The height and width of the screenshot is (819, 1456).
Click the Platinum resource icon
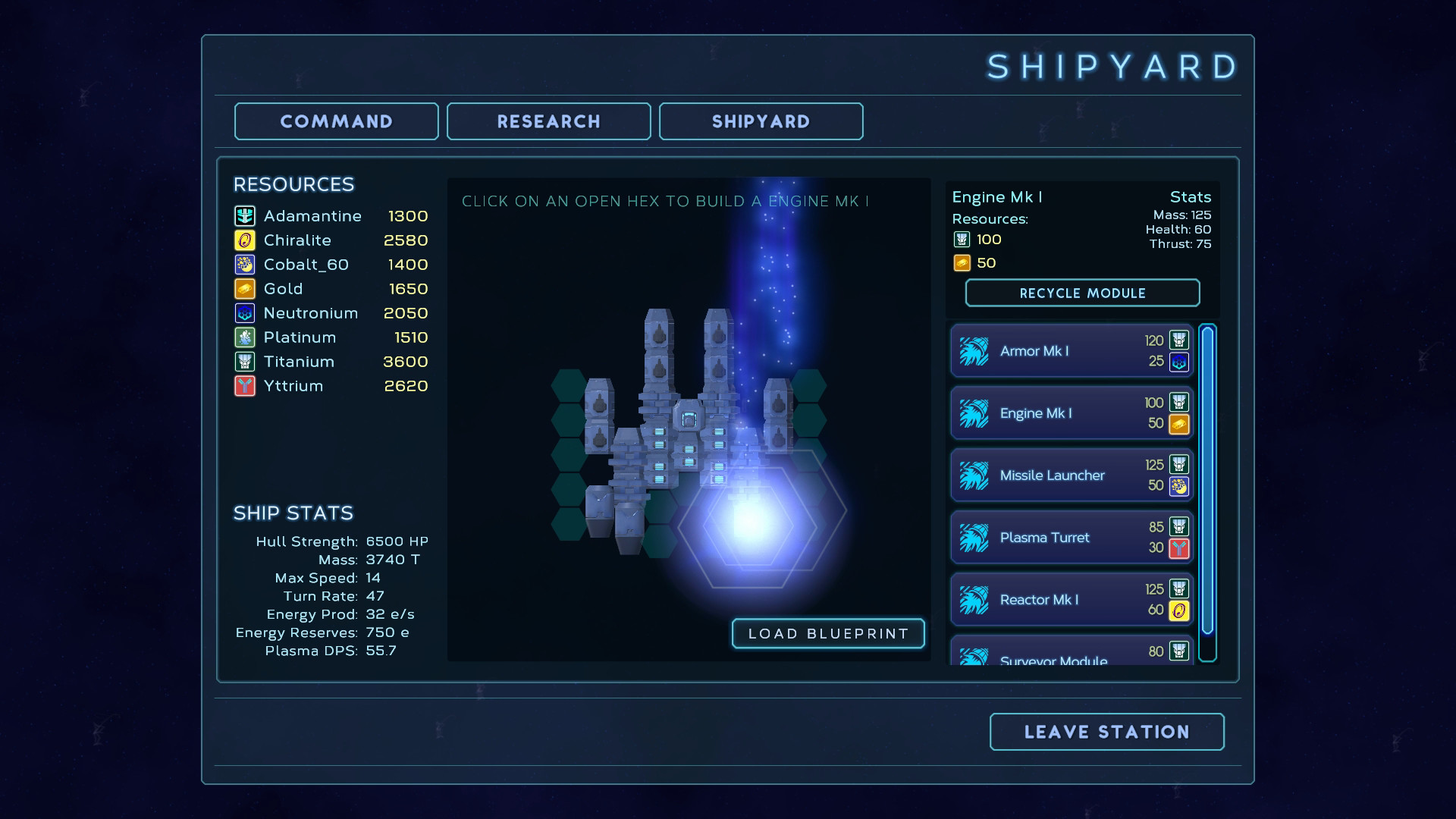(244, 337)
